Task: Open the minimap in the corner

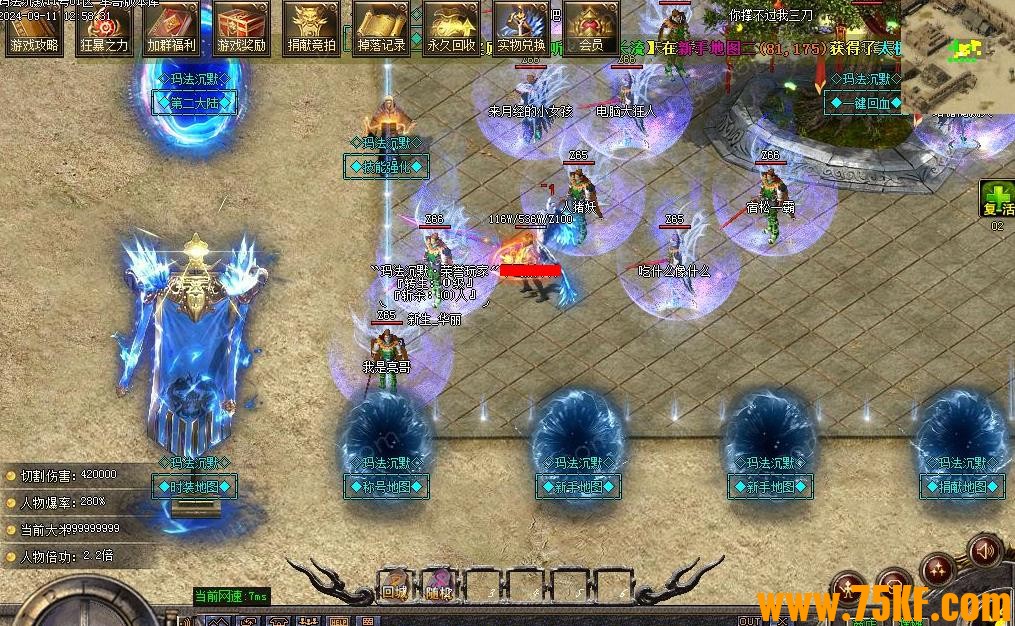Action: point(957,56)
